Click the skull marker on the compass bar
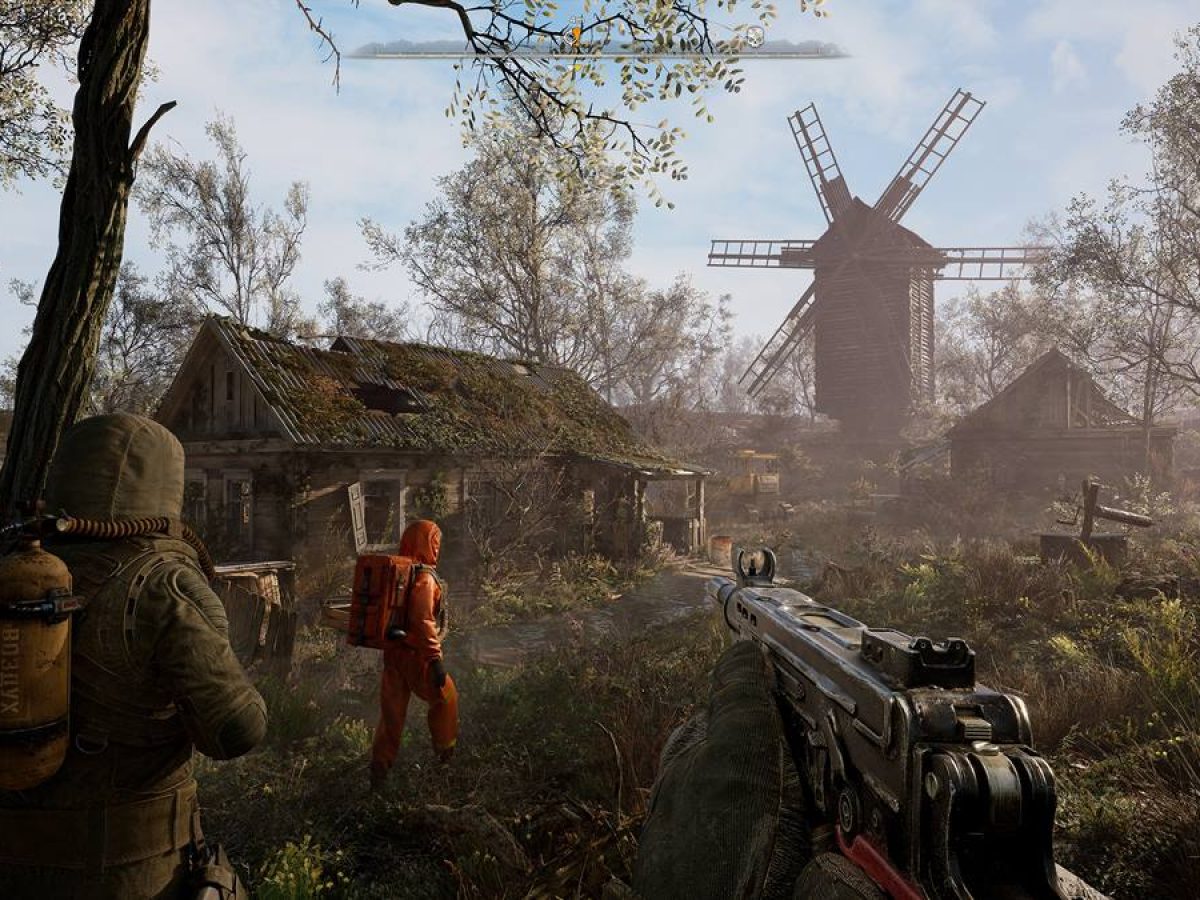 [755, 37]
